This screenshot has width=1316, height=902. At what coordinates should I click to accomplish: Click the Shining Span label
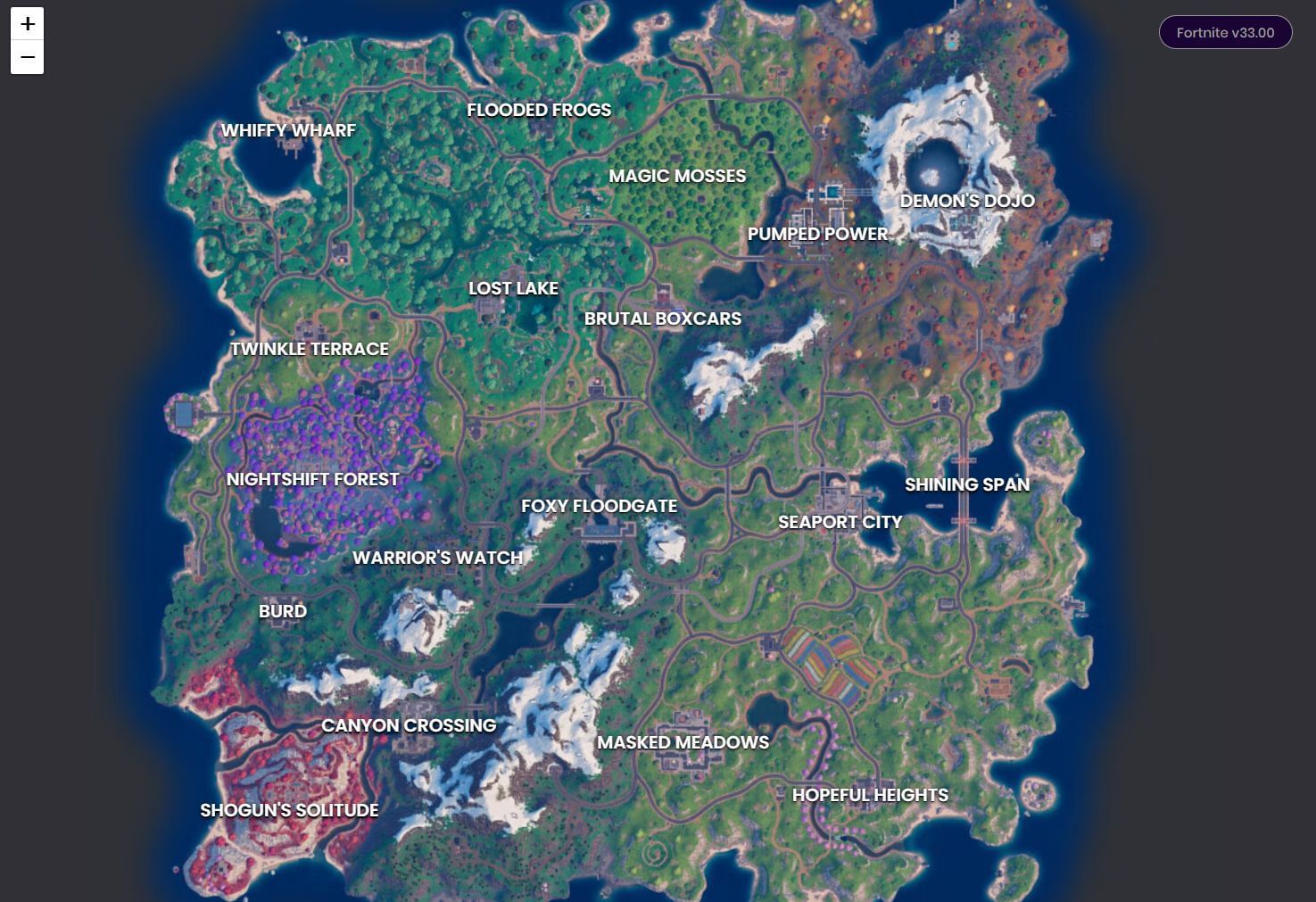click(x=967, y=484)
